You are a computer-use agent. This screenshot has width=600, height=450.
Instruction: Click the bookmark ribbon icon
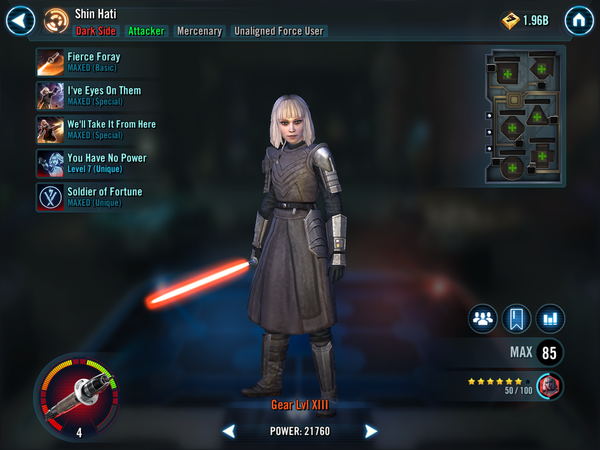tap(517, 319)
